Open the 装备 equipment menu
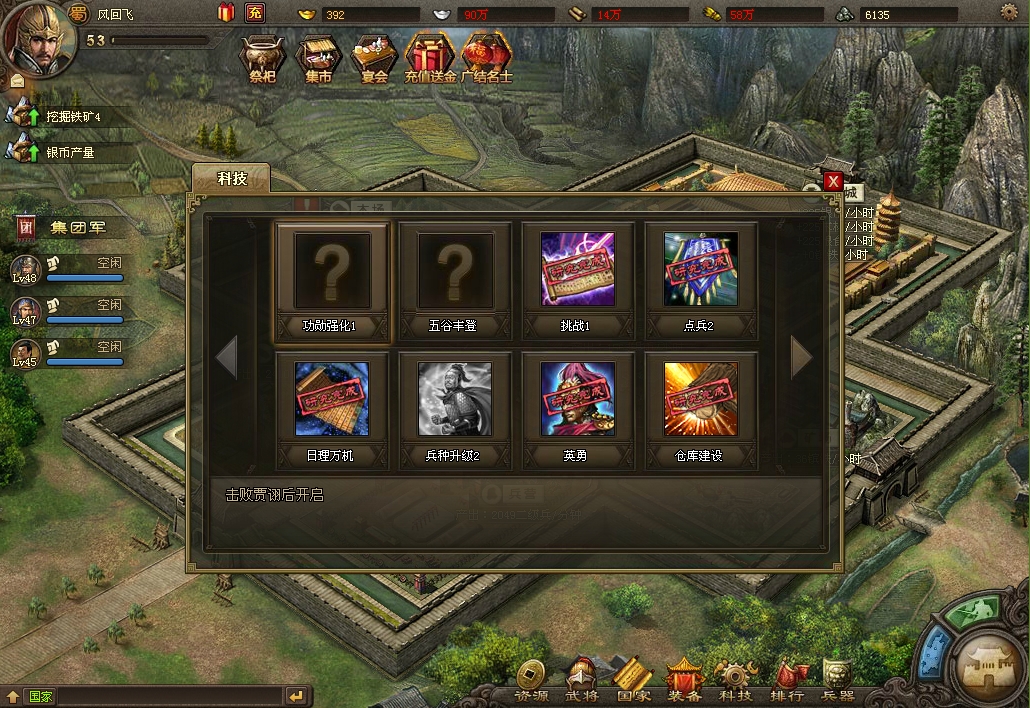The width and height of the screenshot is (1030, 708). pyautogui.click(x=685, y=681)
